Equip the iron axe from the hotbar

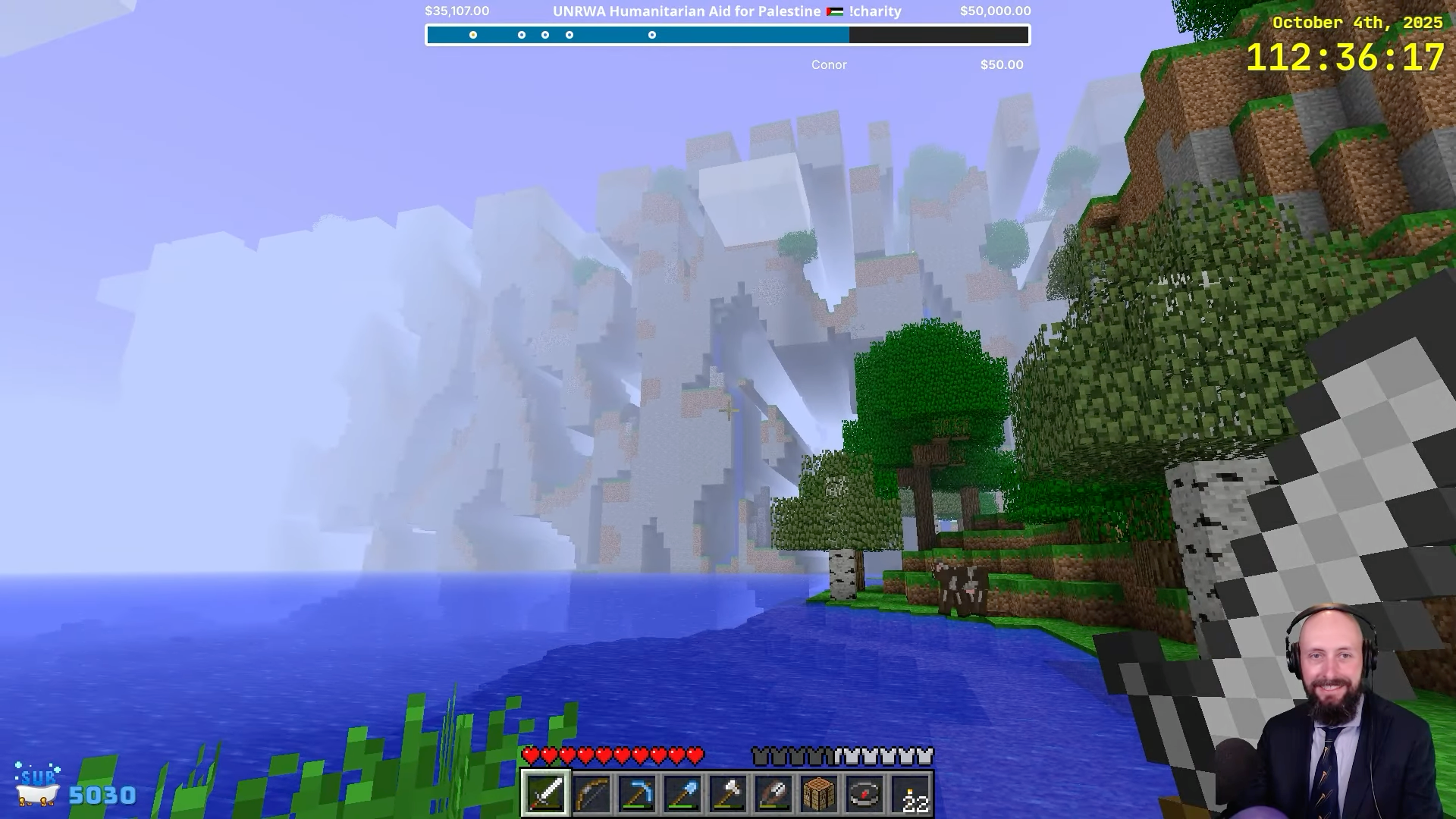(x=727, y=794)
